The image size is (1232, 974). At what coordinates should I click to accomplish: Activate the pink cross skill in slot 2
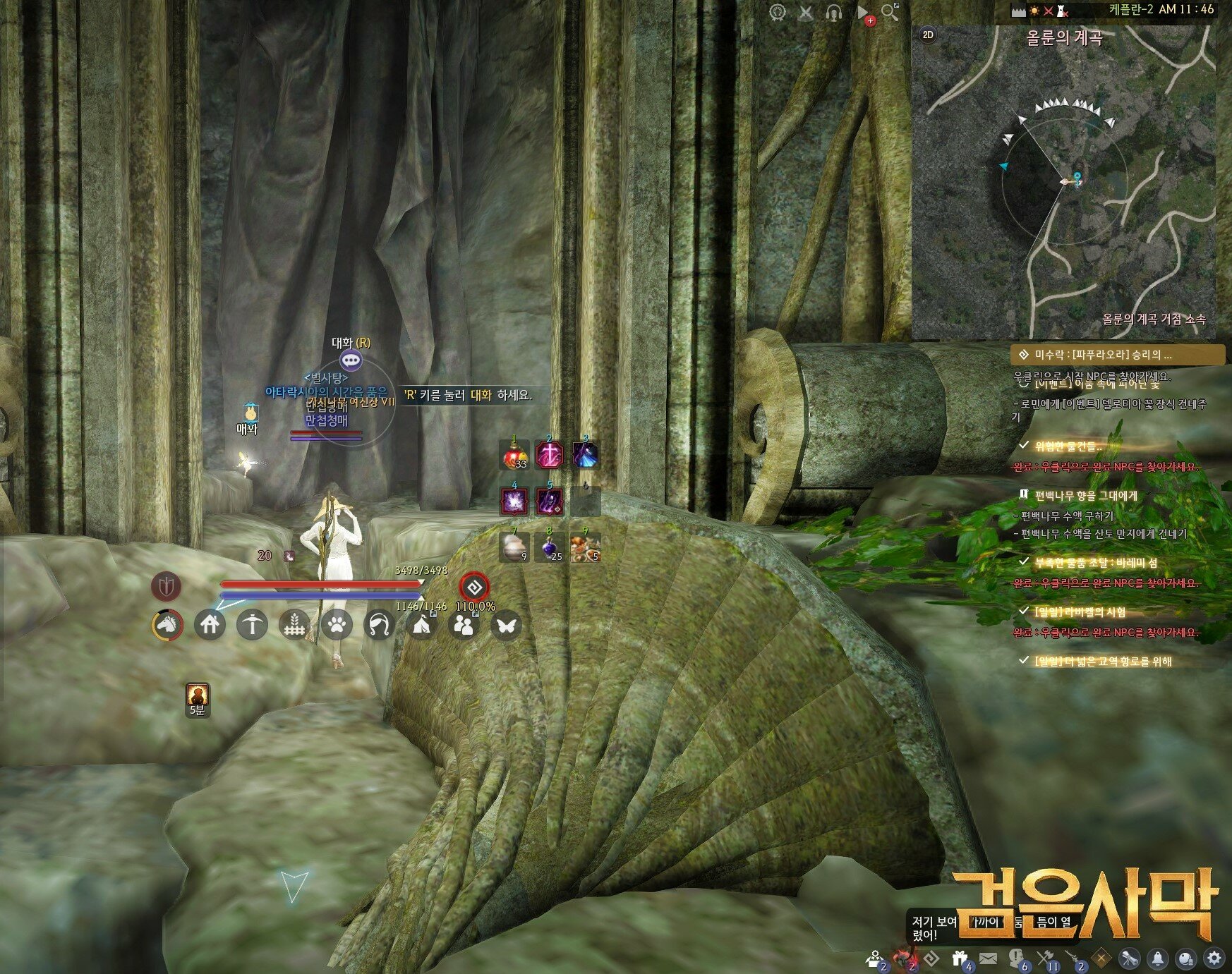549,455
